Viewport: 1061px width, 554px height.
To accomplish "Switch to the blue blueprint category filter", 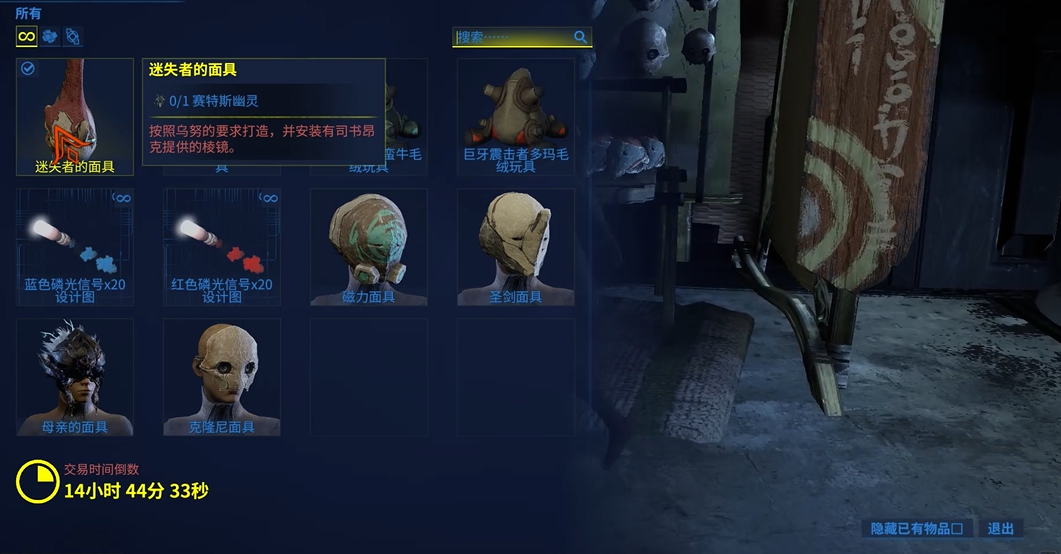I will 49,37.
